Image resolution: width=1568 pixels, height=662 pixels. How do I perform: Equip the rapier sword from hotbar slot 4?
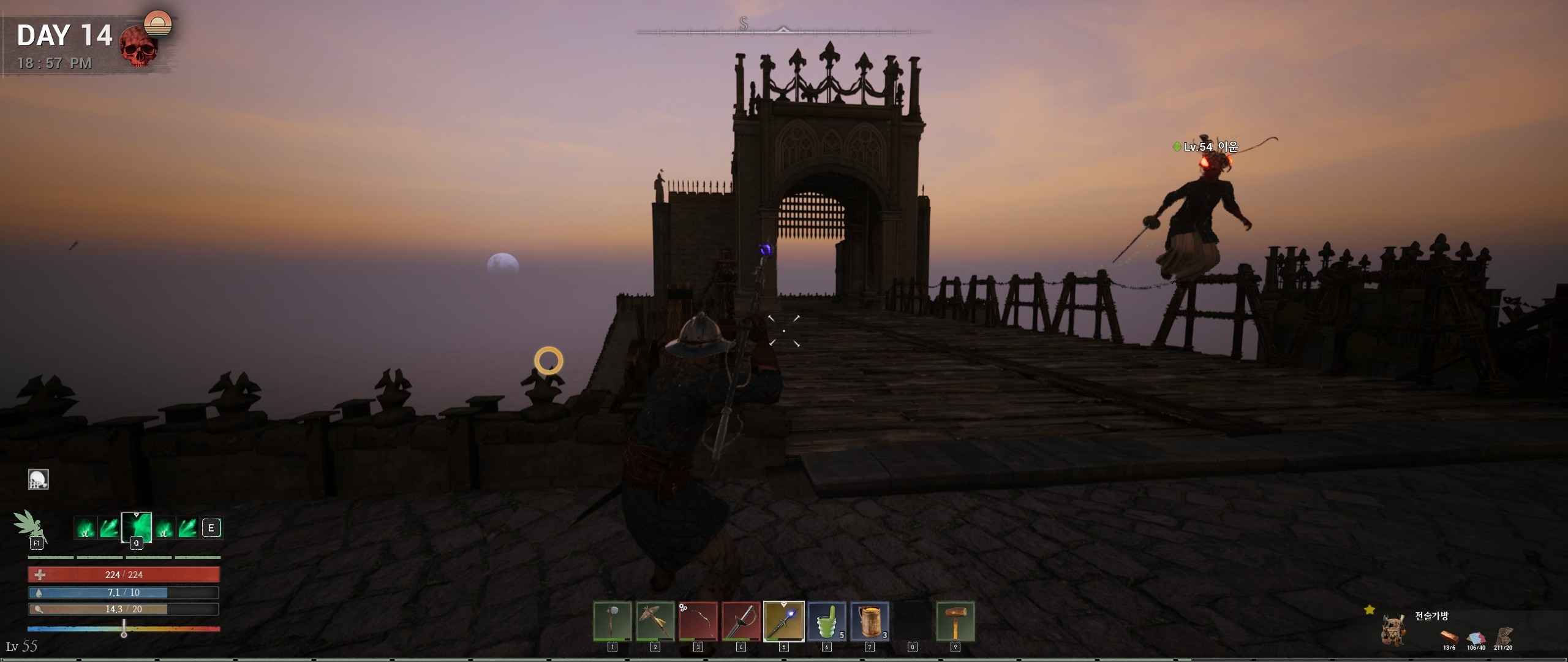coord(741,621)
